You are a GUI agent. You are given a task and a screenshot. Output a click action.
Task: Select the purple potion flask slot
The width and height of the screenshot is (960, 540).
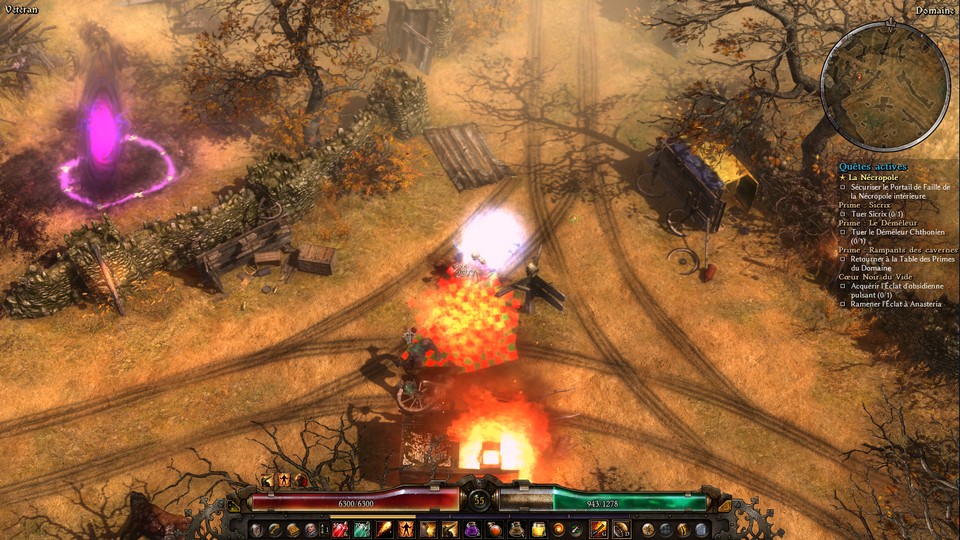pyautogui.click(x=472, y=529)
